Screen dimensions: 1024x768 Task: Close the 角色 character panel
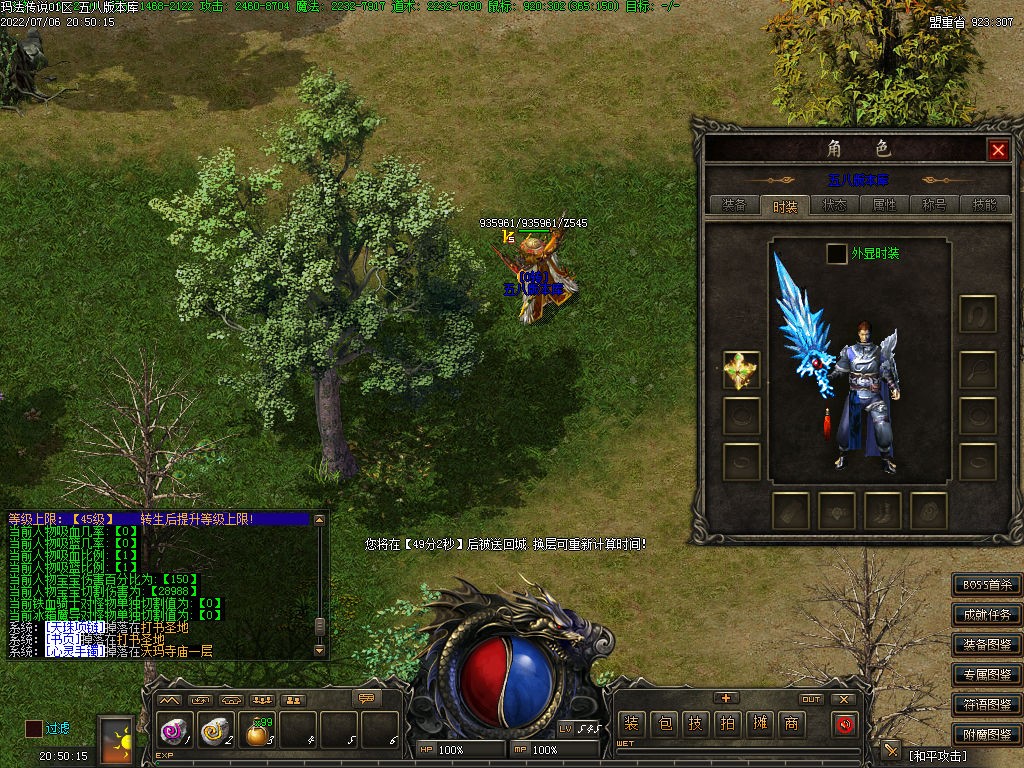[998, 150]
